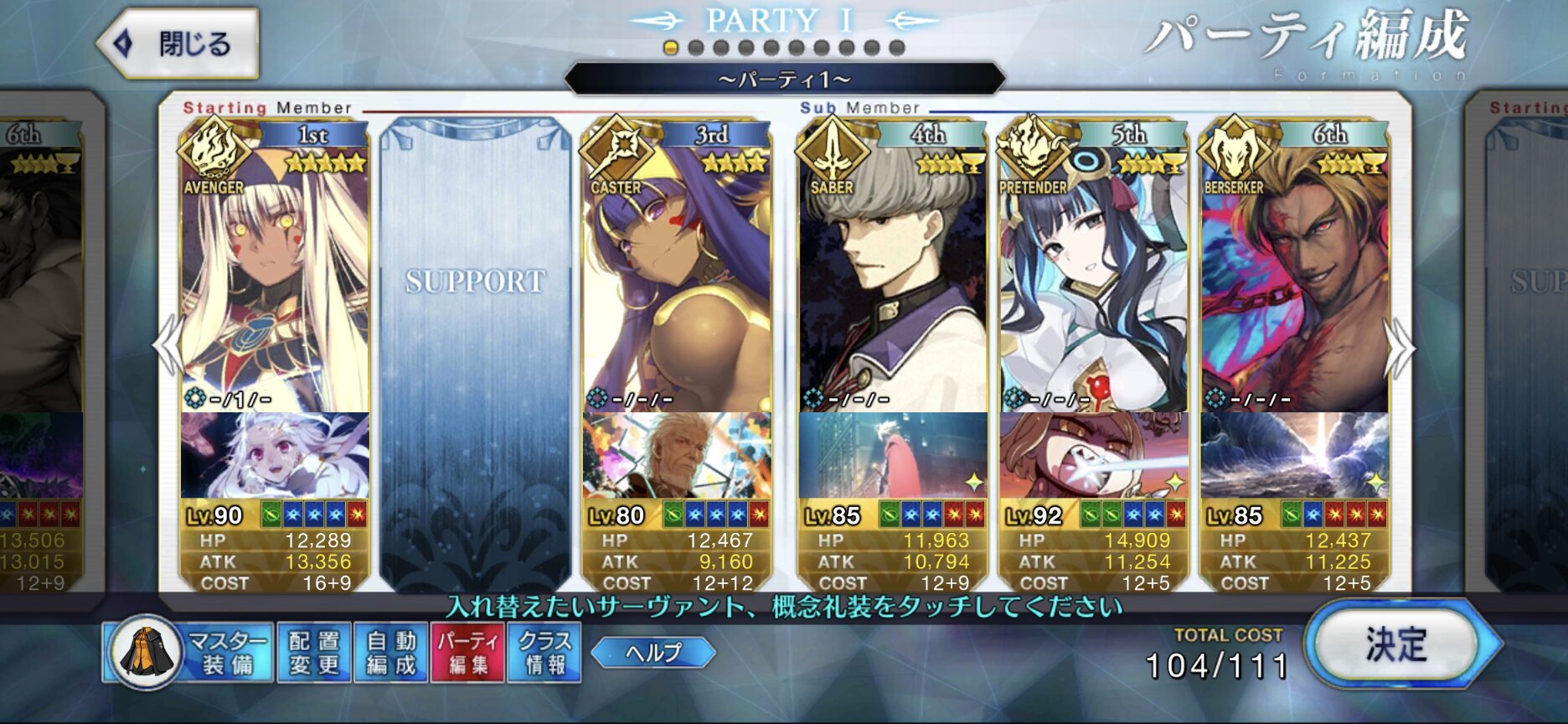Select the Saber servant card

coord(892,277)
